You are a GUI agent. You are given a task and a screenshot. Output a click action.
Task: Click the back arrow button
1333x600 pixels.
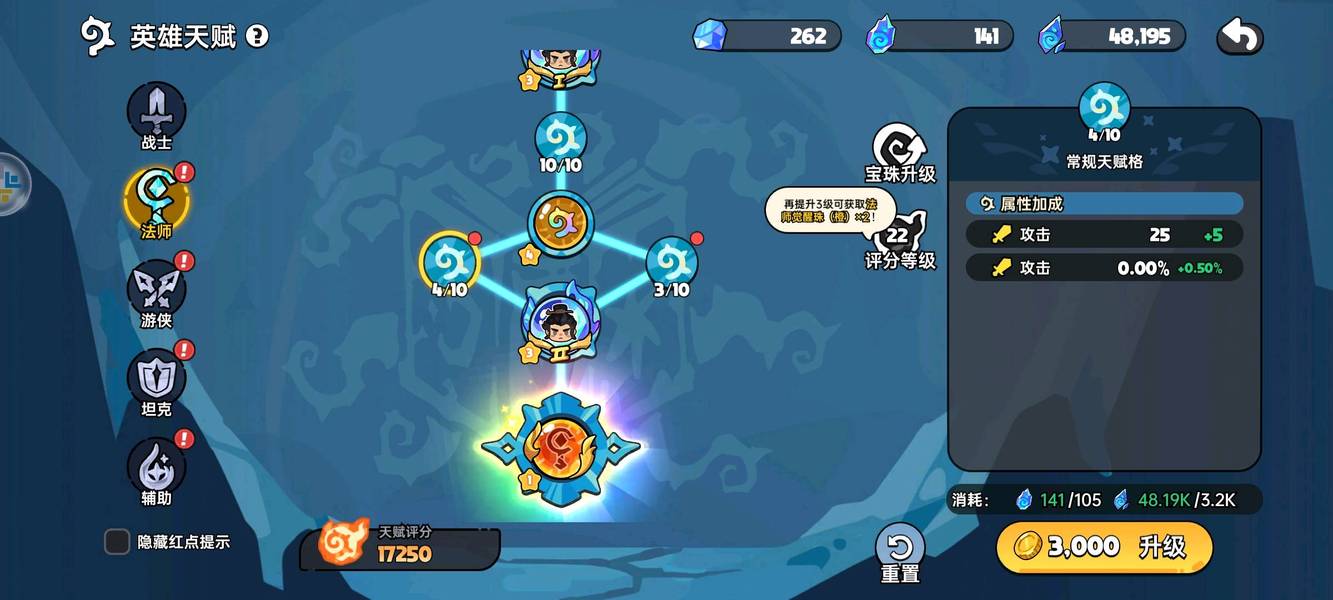1239,37
